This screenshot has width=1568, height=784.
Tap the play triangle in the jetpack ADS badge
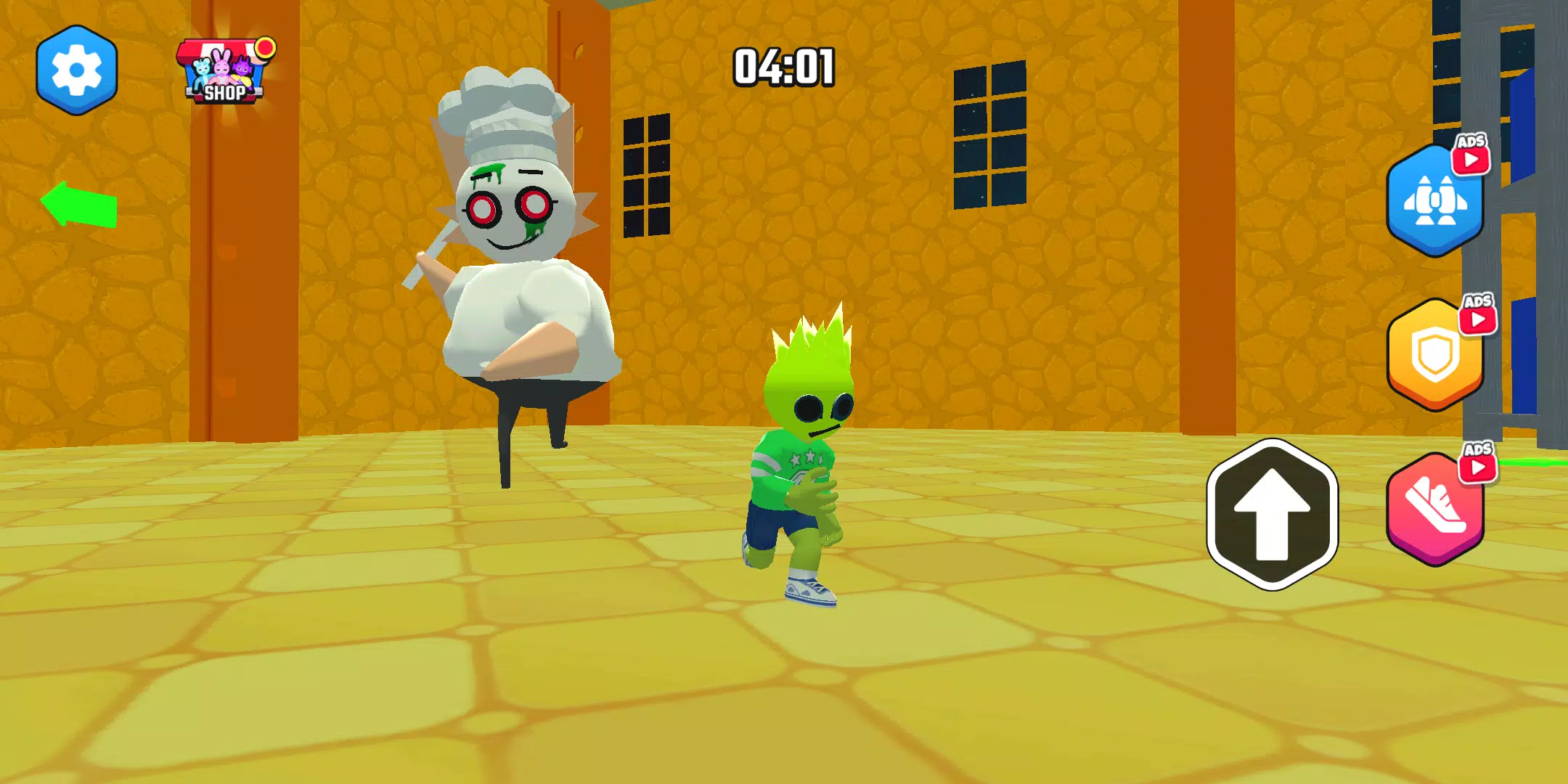click(1471, 160)
